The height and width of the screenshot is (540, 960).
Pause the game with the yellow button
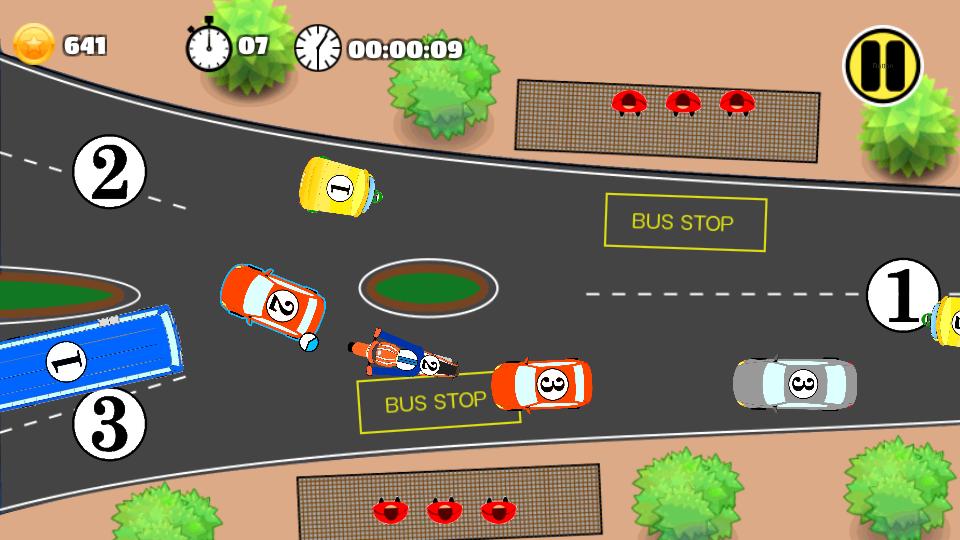tap(882, 65)
